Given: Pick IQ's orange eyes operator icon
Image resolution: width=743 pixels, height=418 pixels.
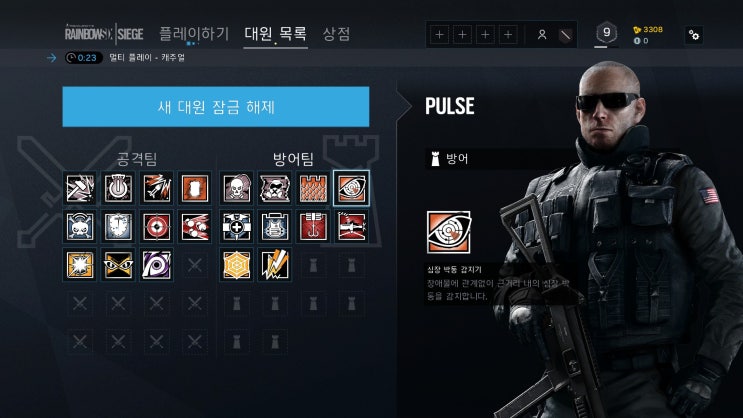Looking at the screenshot, I should coord(118,264).
